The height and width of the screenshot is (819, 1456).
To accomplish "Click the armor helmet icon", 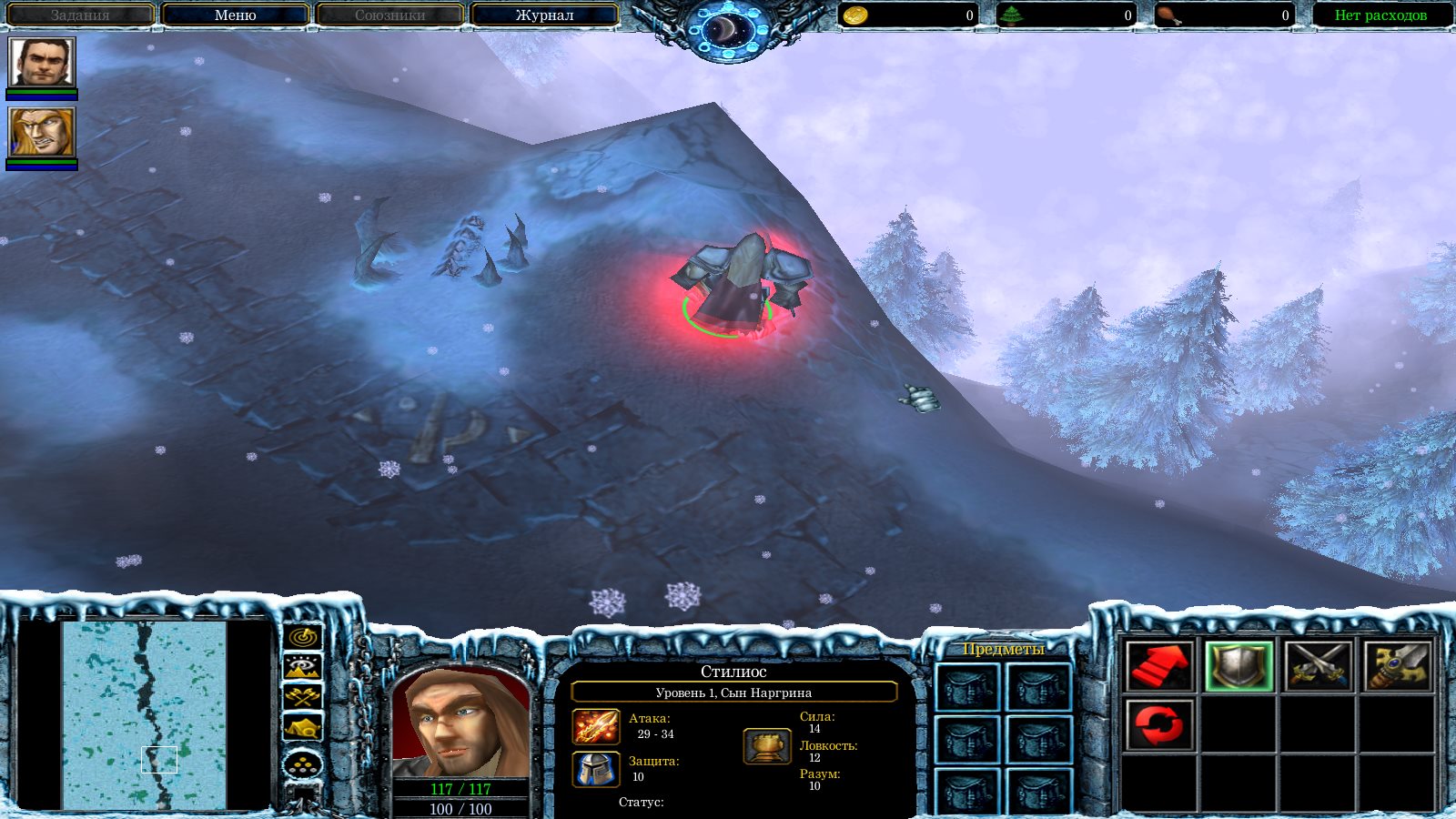I will [596, 769].
